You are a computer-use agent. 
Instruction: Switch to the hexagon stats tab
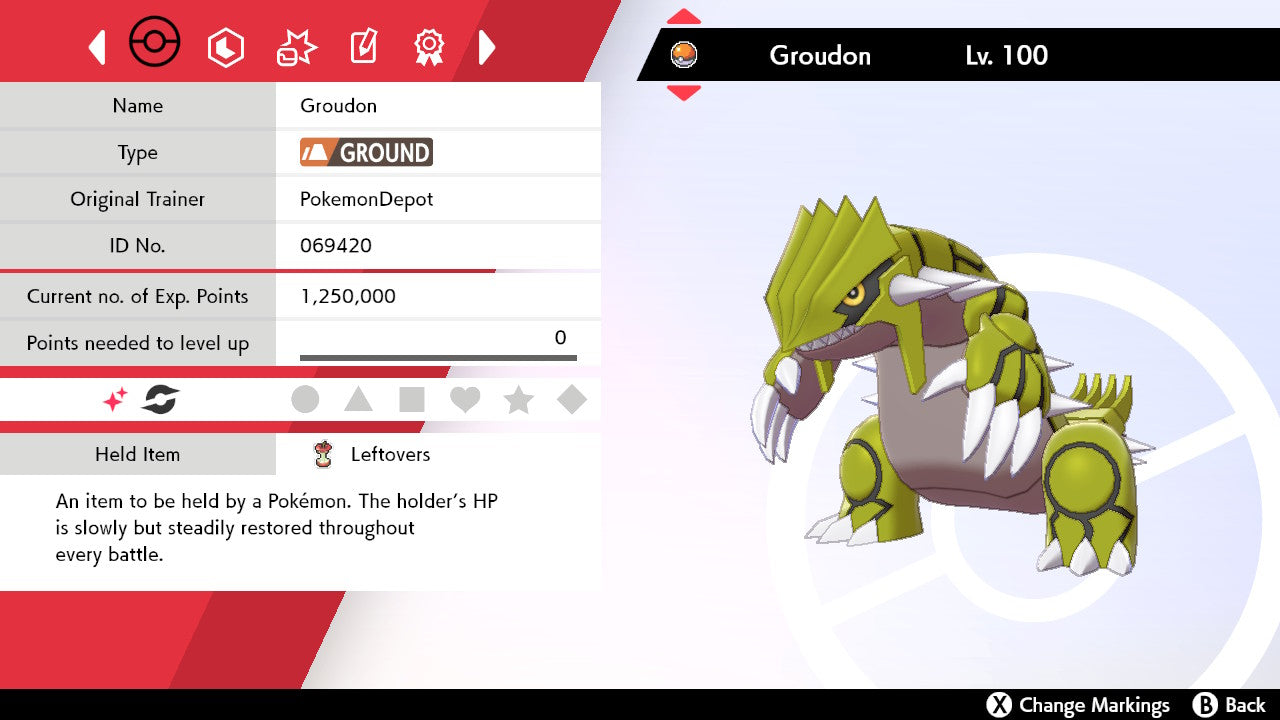click(x=225, y=47)
